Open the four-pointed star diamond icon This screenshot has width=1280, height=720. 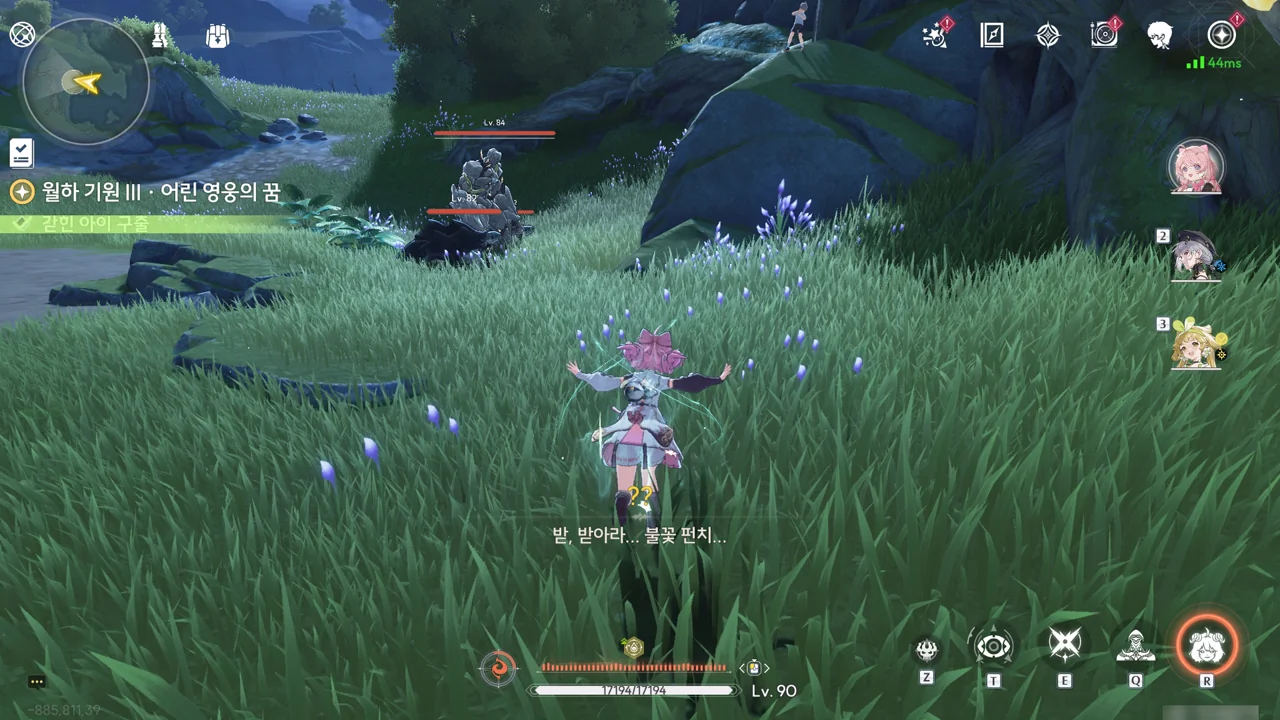pyautogui.click(x=1047, y=36)
